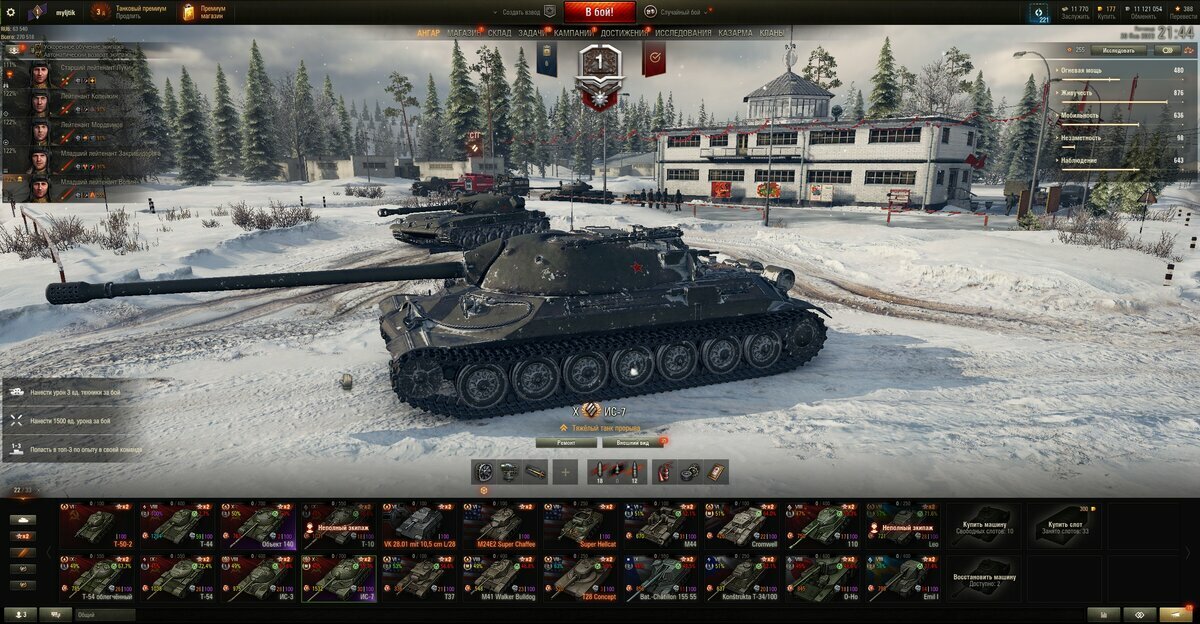The image size is (1200, 624).
Task: Start a battle with the «В бой!» button
Action: [599, 12]
